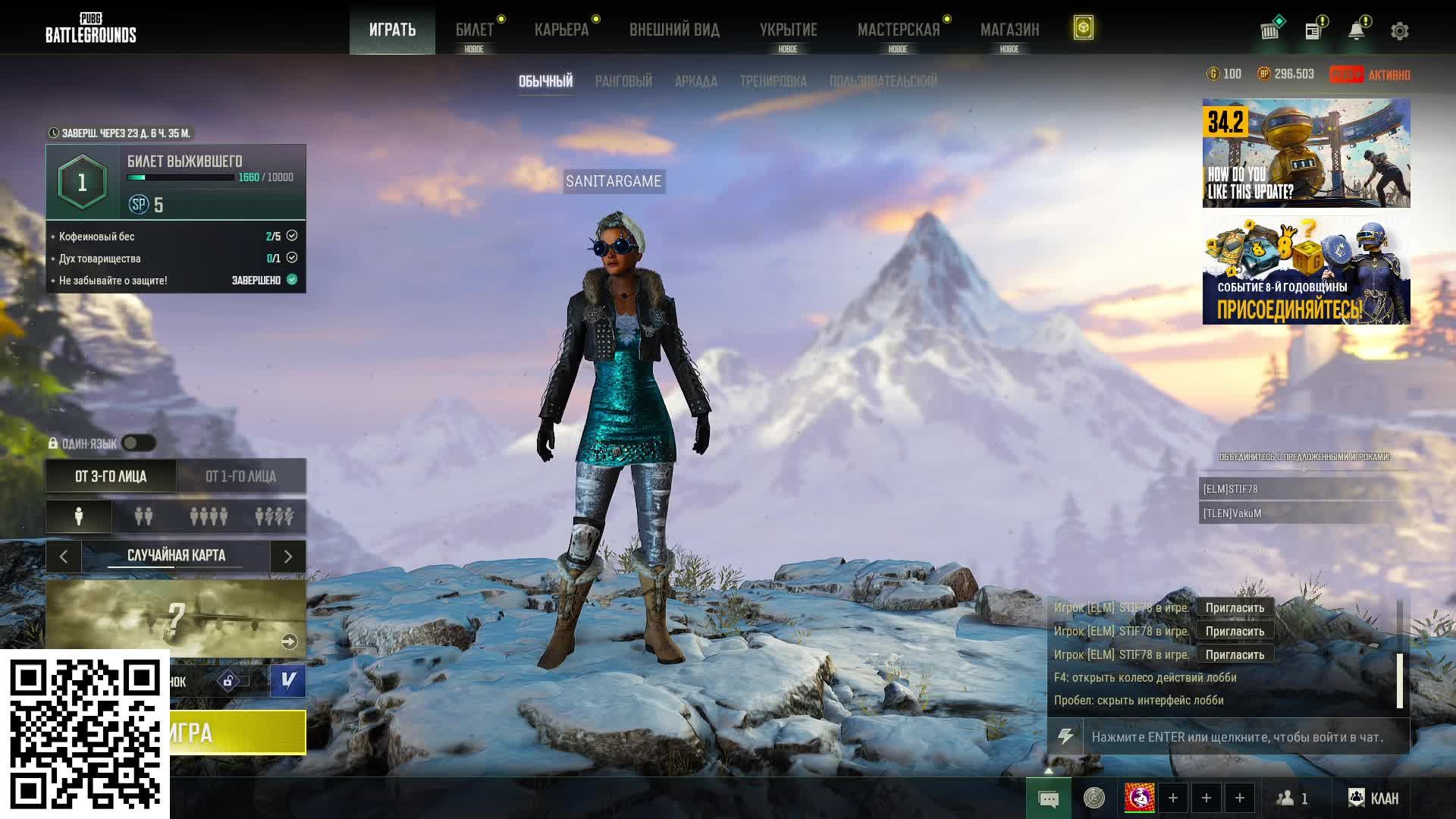This screenshot has width=1456, height=819.
Task: Choose the Тренировка mode
Action: [773, 81]
